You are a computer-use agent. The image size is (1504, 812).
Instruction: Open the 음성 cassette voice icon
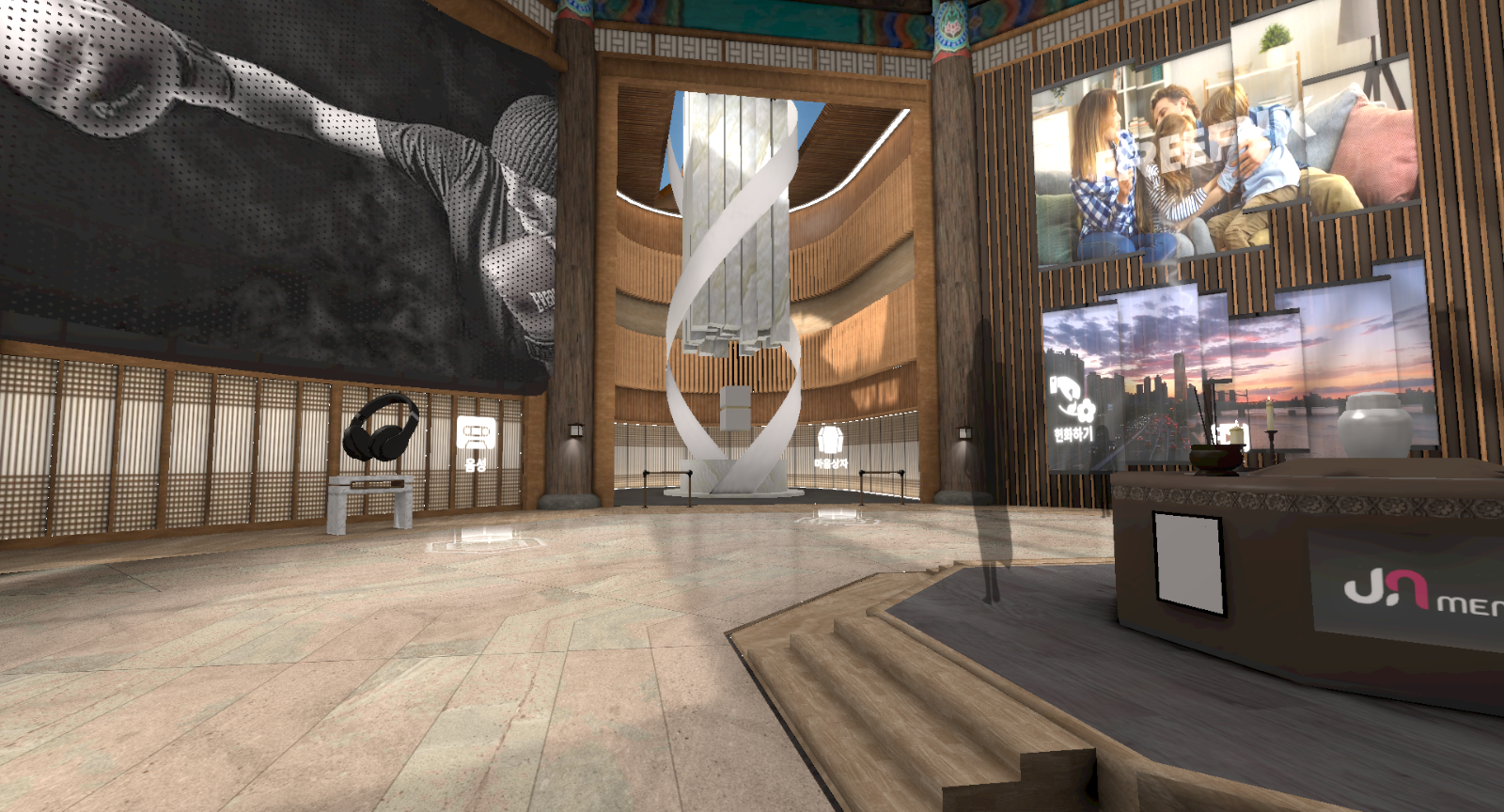point(475,435)
